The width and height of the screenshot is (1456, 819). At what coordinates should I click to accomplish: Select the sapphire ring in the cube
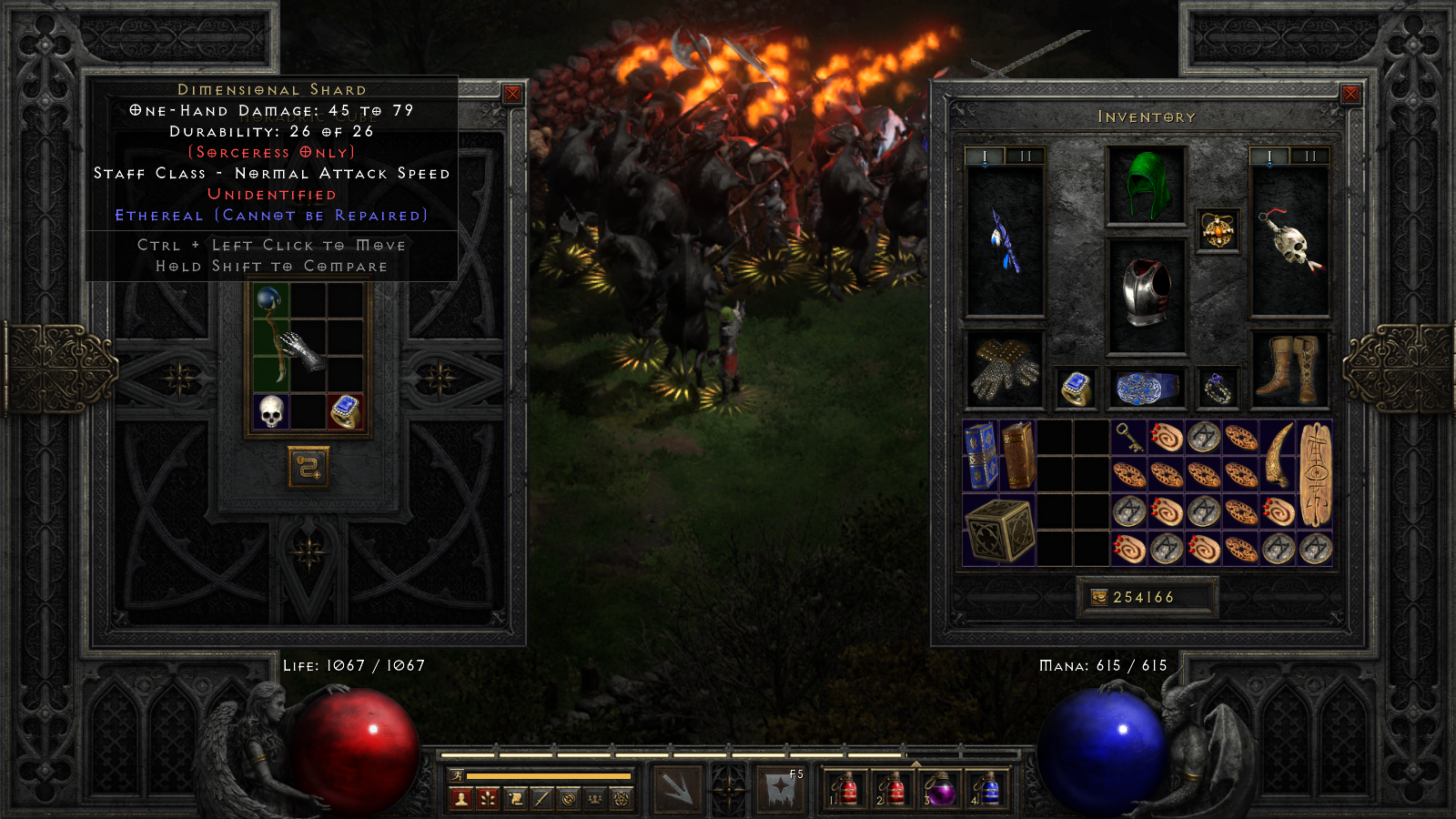pyautogui.click(x=346, y=411)
